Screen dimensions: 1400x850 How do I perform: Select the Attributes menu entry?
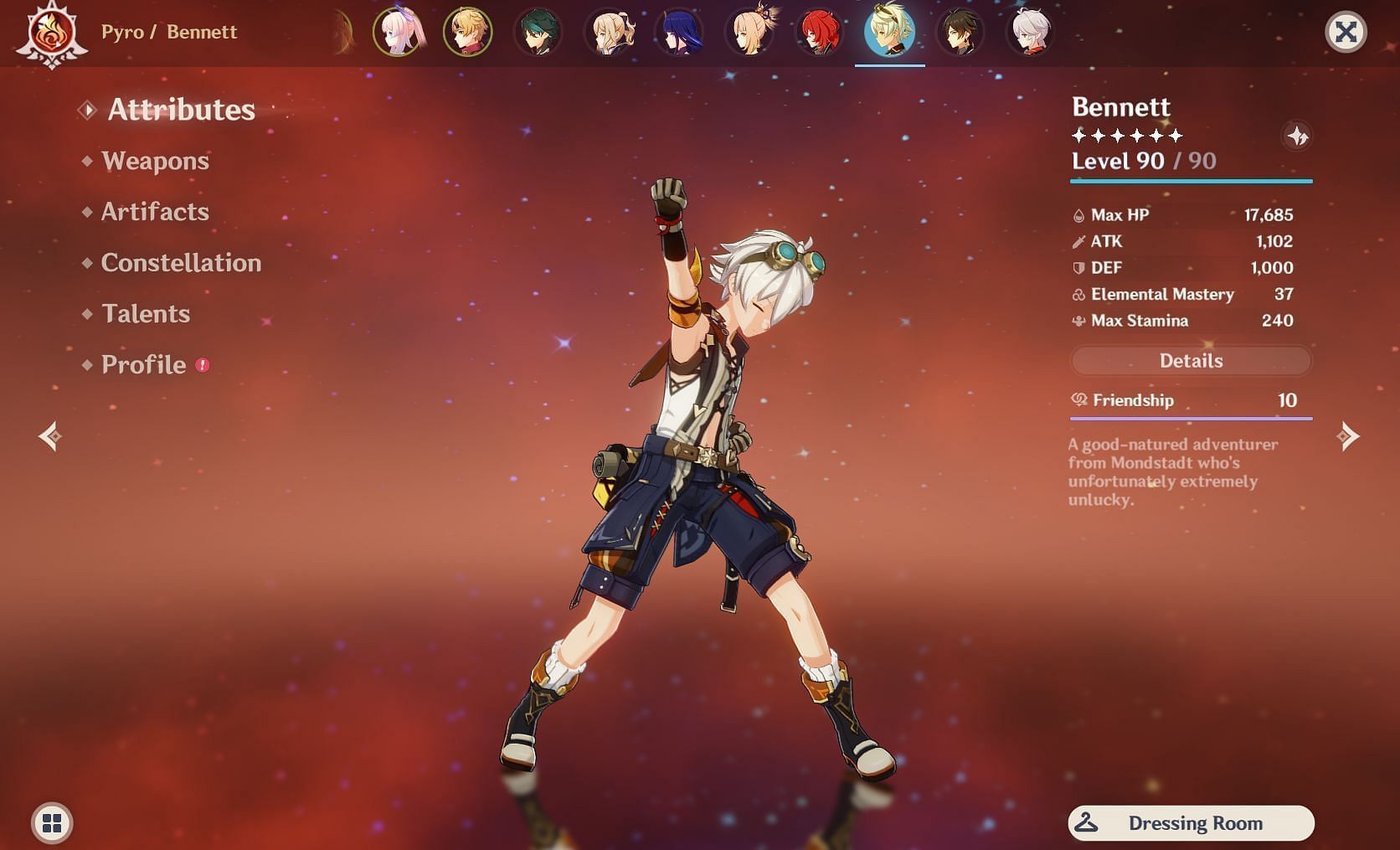coord(181,110)
